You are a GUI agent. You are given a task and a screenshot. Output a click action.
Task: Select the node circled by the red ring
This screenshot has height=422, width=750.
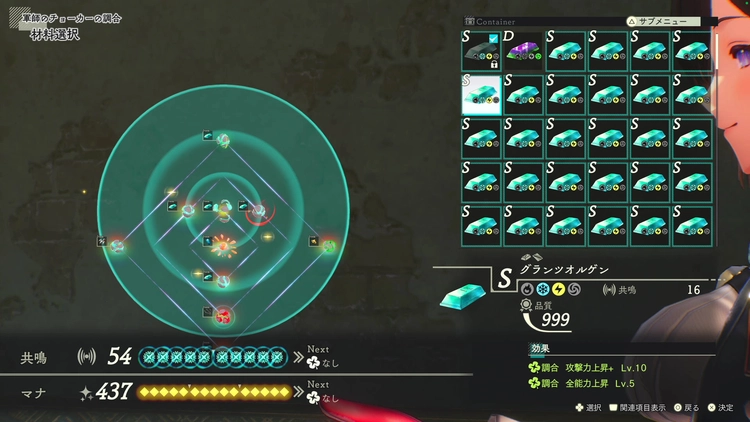tap(257, 211)
